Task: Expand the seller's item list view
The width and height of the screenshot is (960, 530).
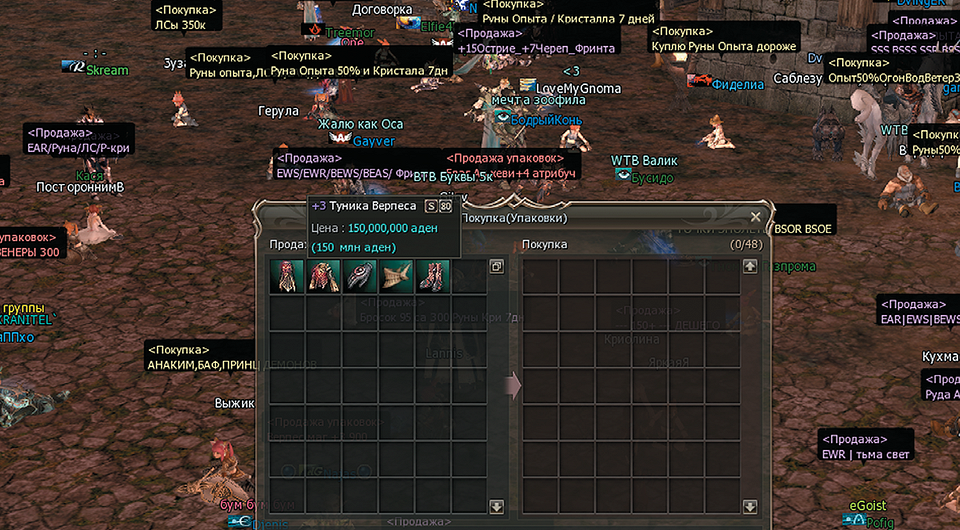Action: (497, 267)
